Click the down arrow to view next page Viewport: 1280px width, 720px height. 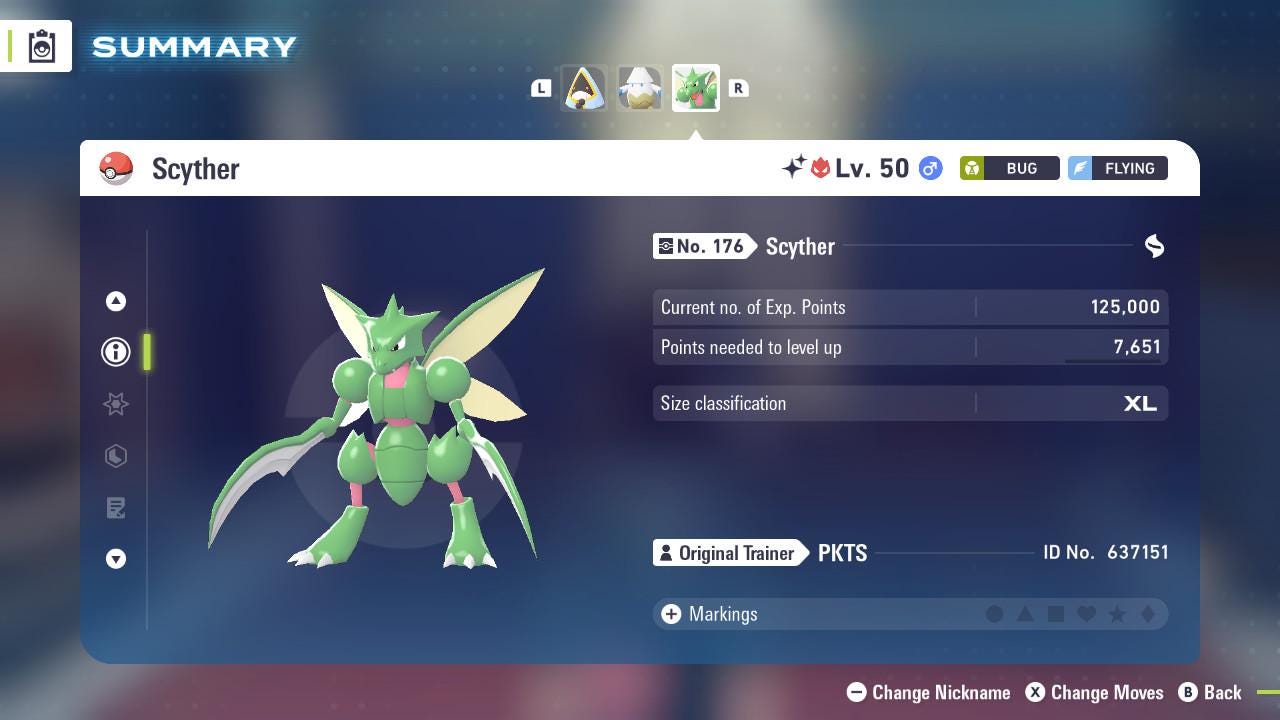pos(116,559)
